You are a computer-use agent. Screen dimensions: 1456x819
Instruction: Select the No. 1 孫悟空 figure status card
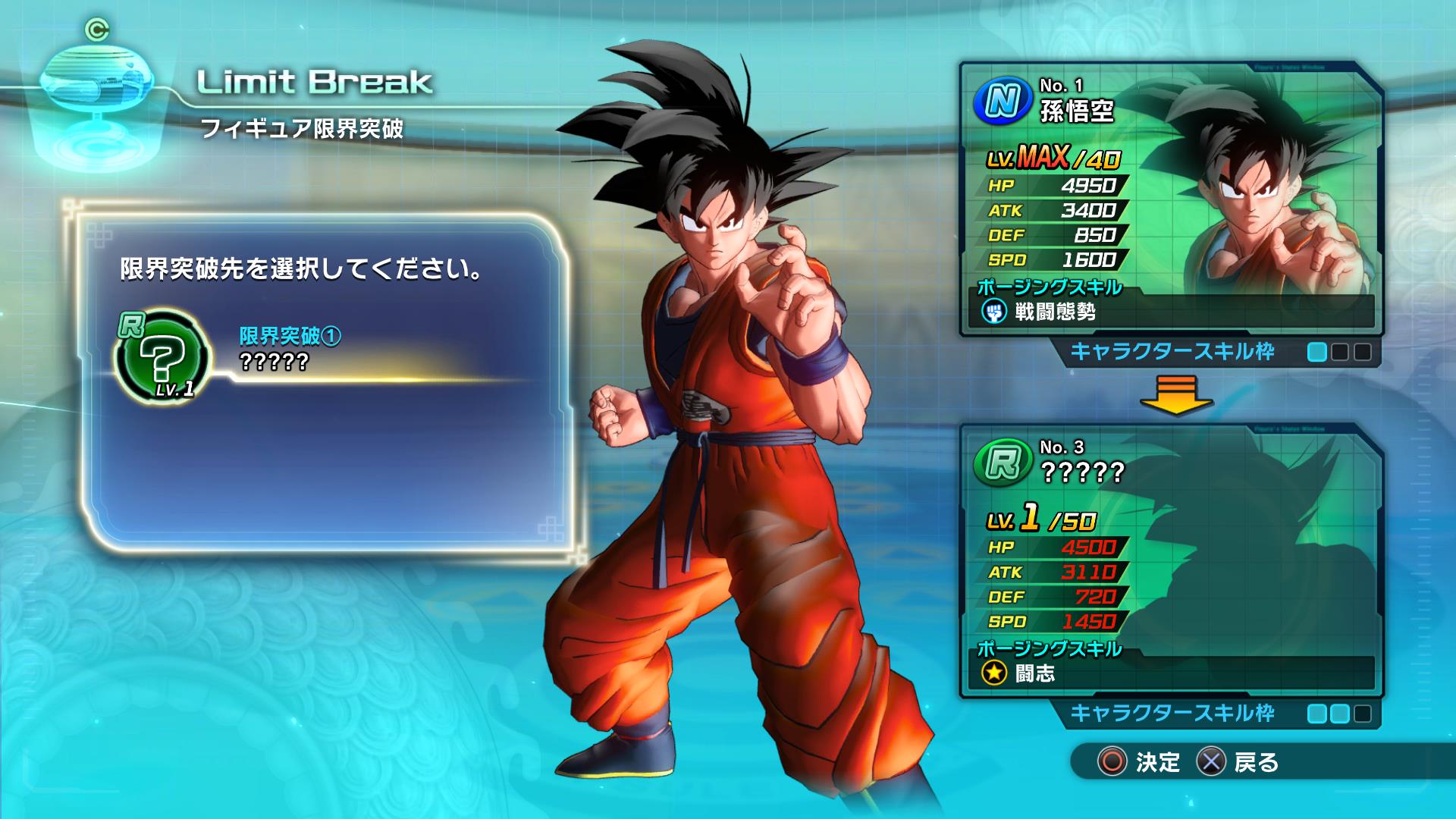point(1171,199)
